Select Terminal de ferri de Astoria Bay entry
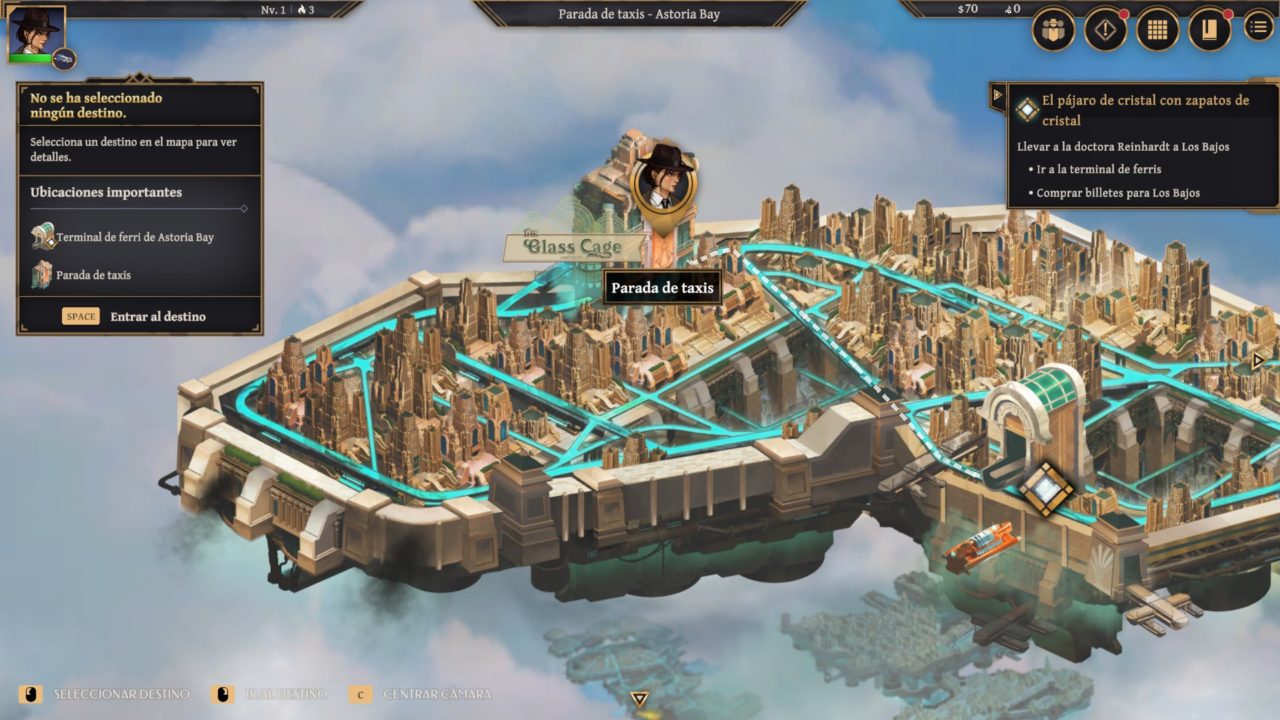The height and width of the screenshot is (720, 1280). (135, 237)
